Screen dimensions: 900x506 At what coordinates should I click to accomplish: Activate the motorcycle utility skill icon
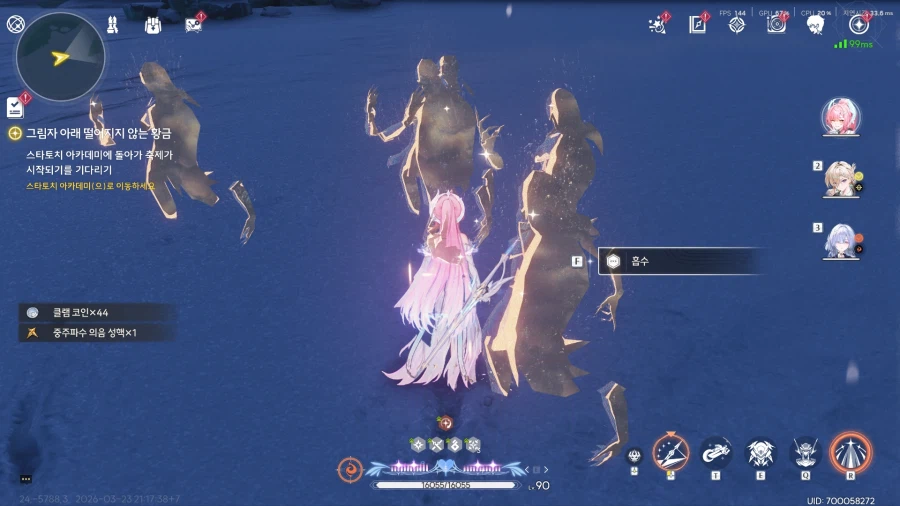(715, 453)
